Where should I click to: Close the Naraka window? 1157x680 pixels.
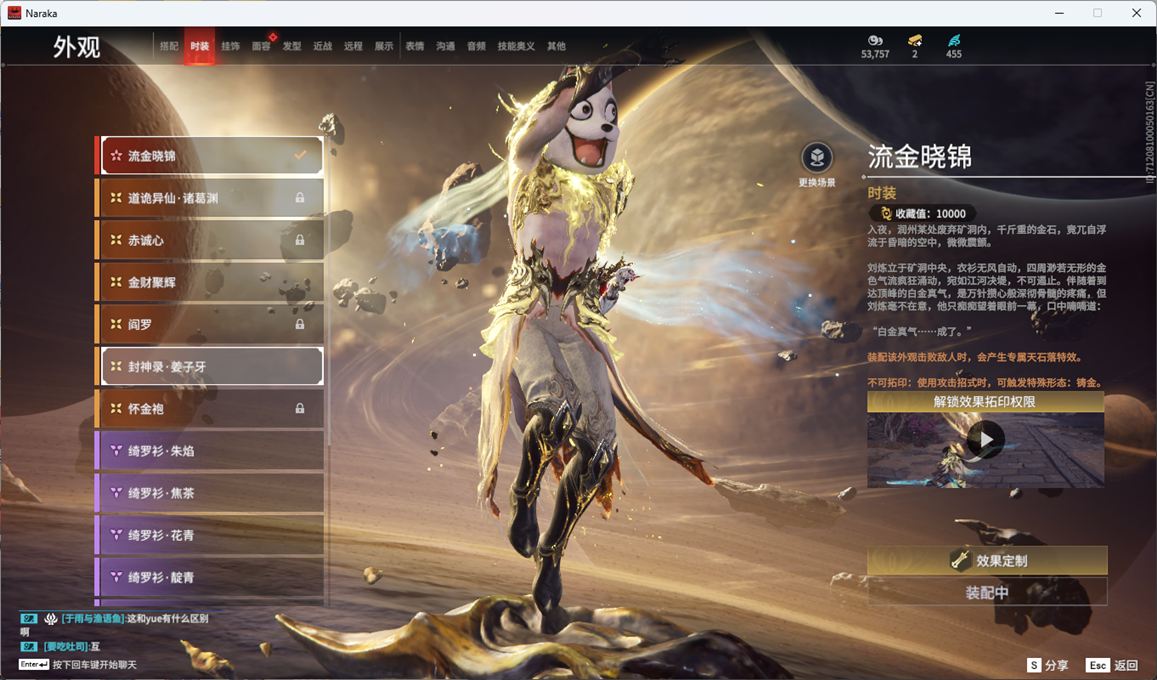[1136, 13]
